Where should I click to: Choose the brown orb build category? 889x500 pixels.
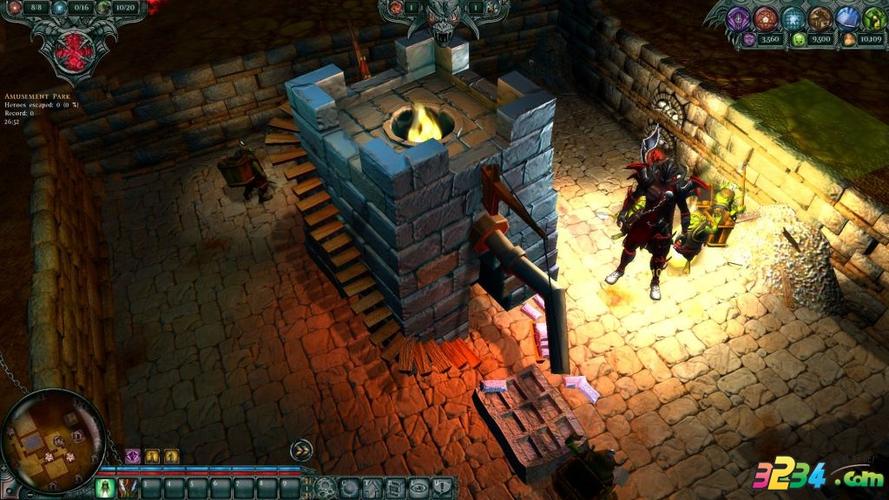click(x=820, y=18)
